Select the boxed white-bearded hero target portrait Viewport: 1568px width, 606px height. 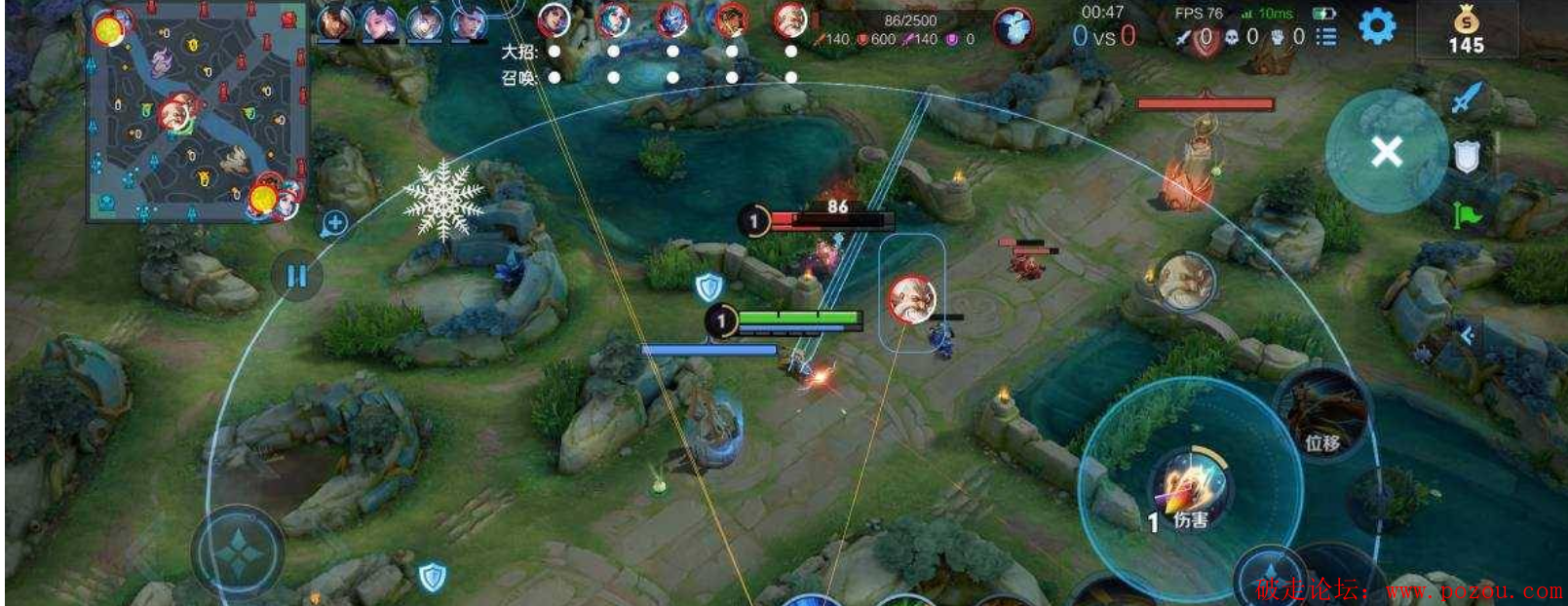912,298
